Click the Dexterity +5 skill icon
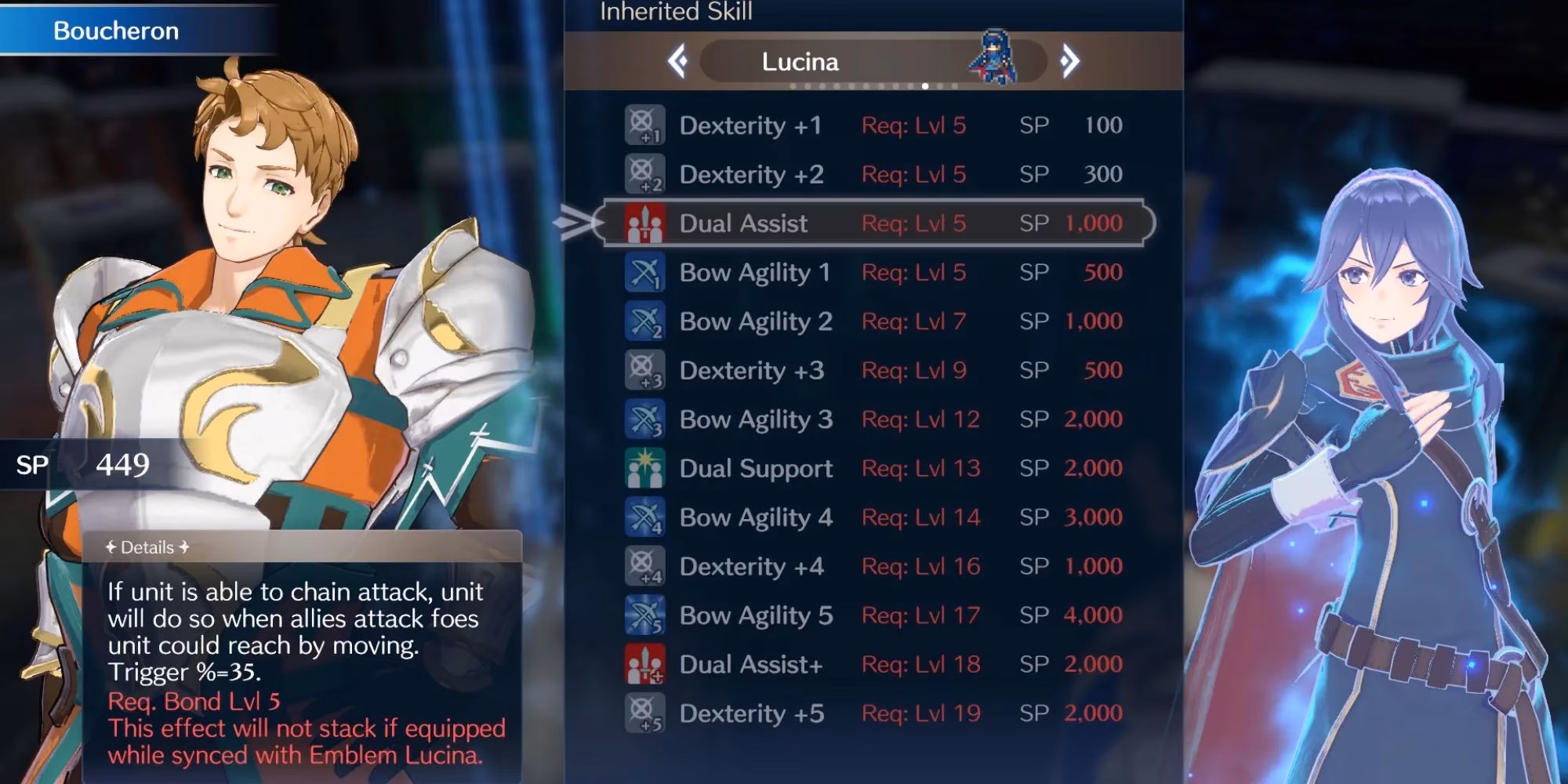 pos(643,713)
